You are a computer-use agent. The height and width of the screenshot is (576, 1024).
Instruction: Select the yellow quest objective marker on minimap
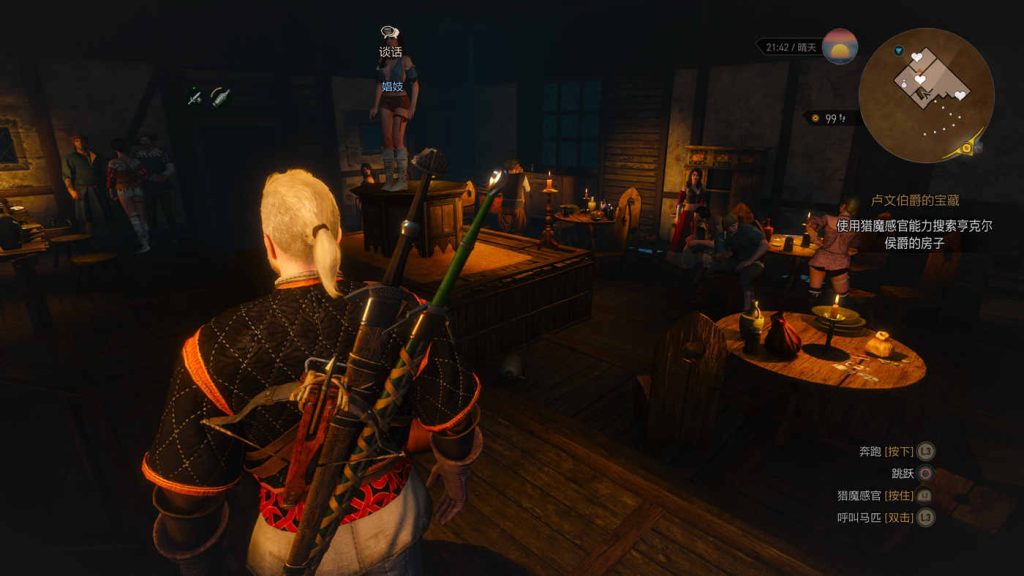tap(967, 148)
